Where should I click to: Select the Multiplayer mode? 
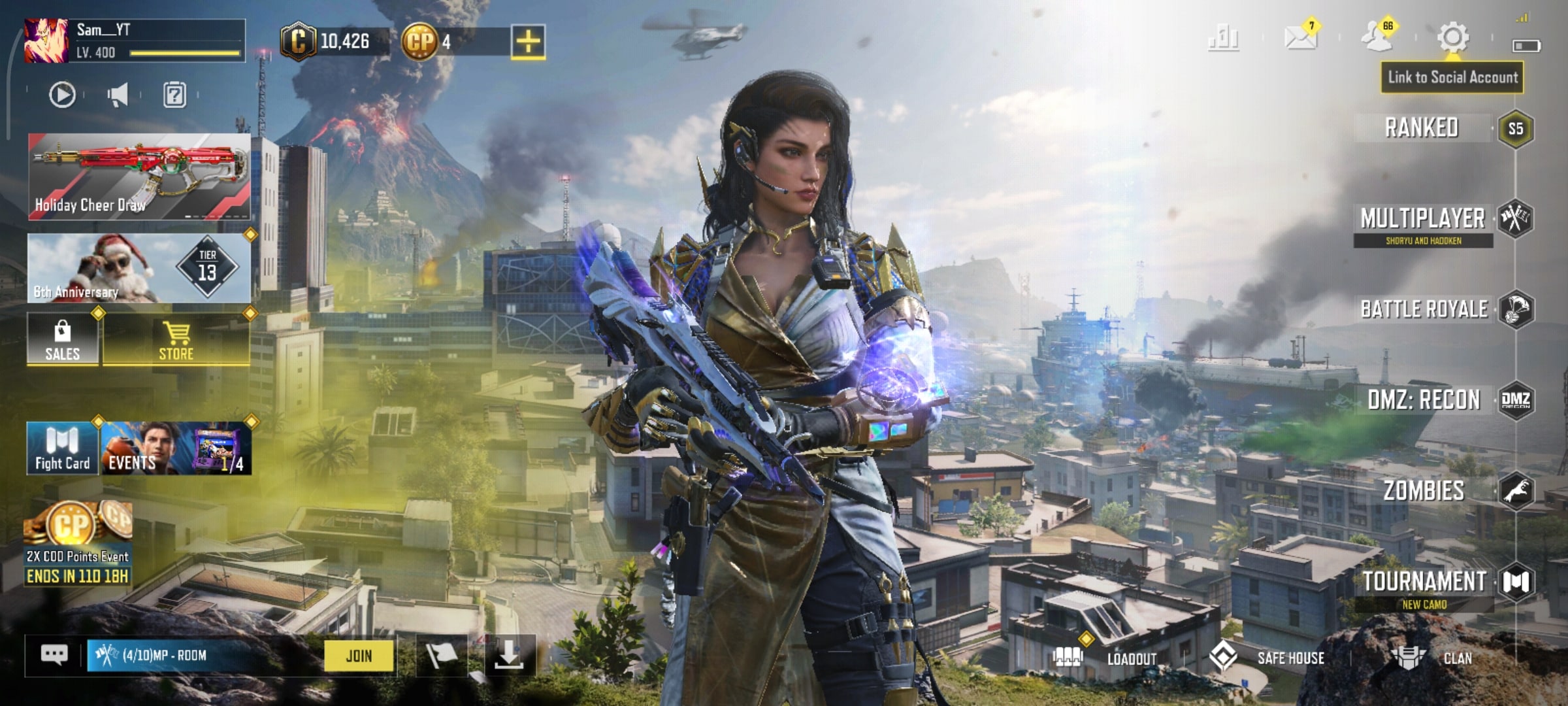(1422, 219)
